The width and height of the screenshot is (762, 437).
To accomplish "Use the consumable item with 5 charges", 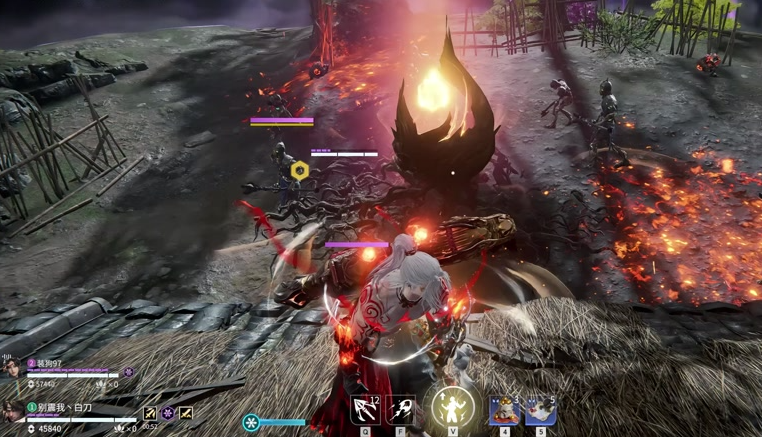I will pos(540,409).
